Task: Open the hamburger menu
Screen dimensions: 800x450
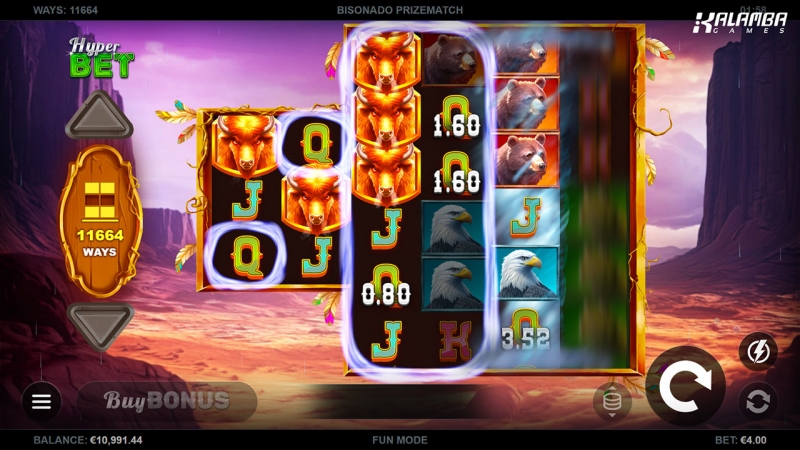Action: (41, 401)
